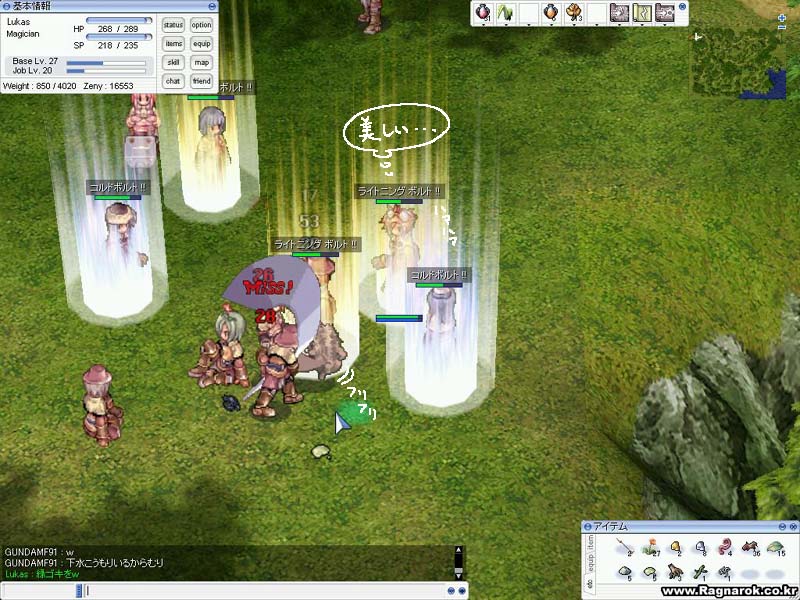Image resolution: width=800 pixels, height=600 pixels.
Task: Close the hotbar with blue X
Action: [683, 7]
